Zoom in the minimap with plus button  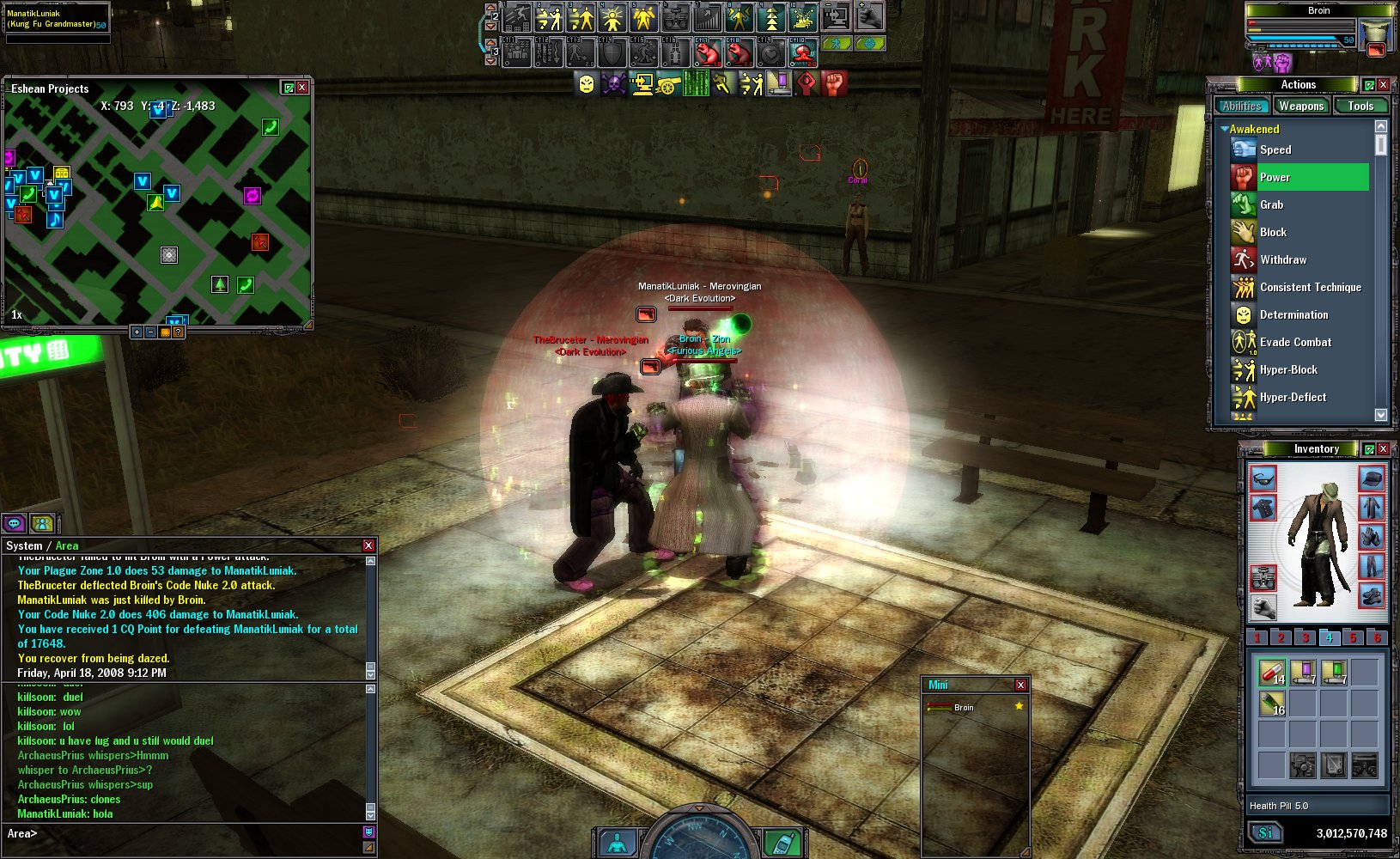coord(137,332)
